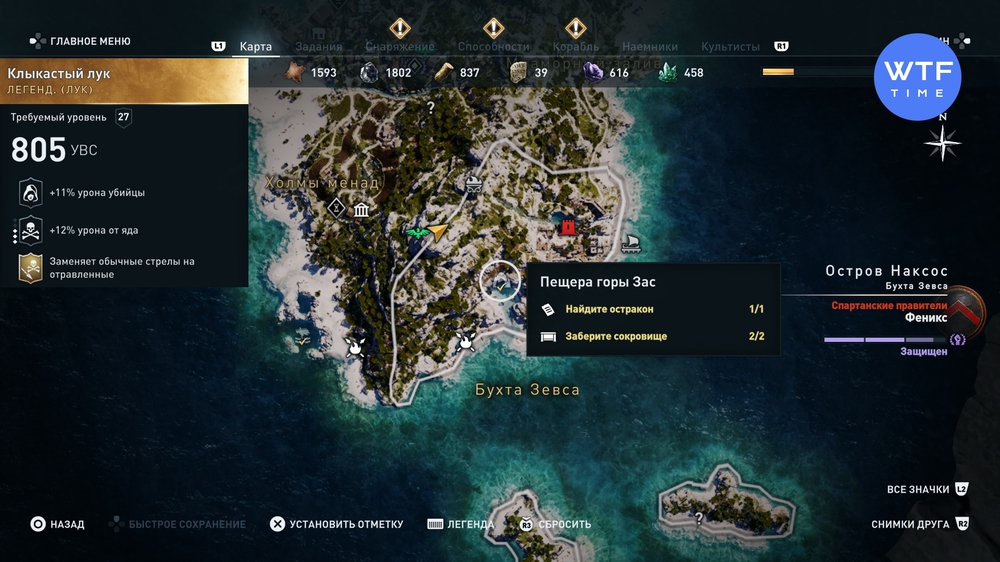Open the Способности tab
This screenshot has width=1000, height=562.
493,47
